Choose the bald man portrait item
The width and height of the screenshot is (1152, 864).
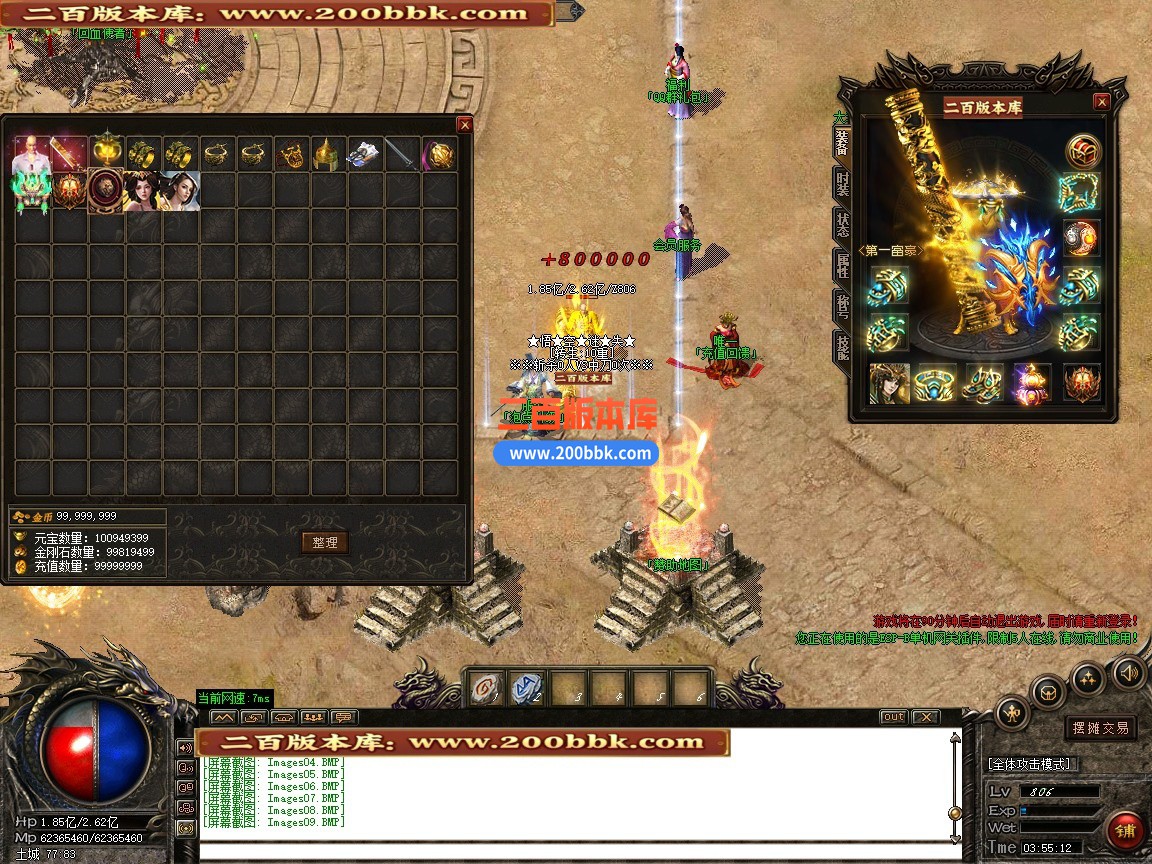click(31, 154)
